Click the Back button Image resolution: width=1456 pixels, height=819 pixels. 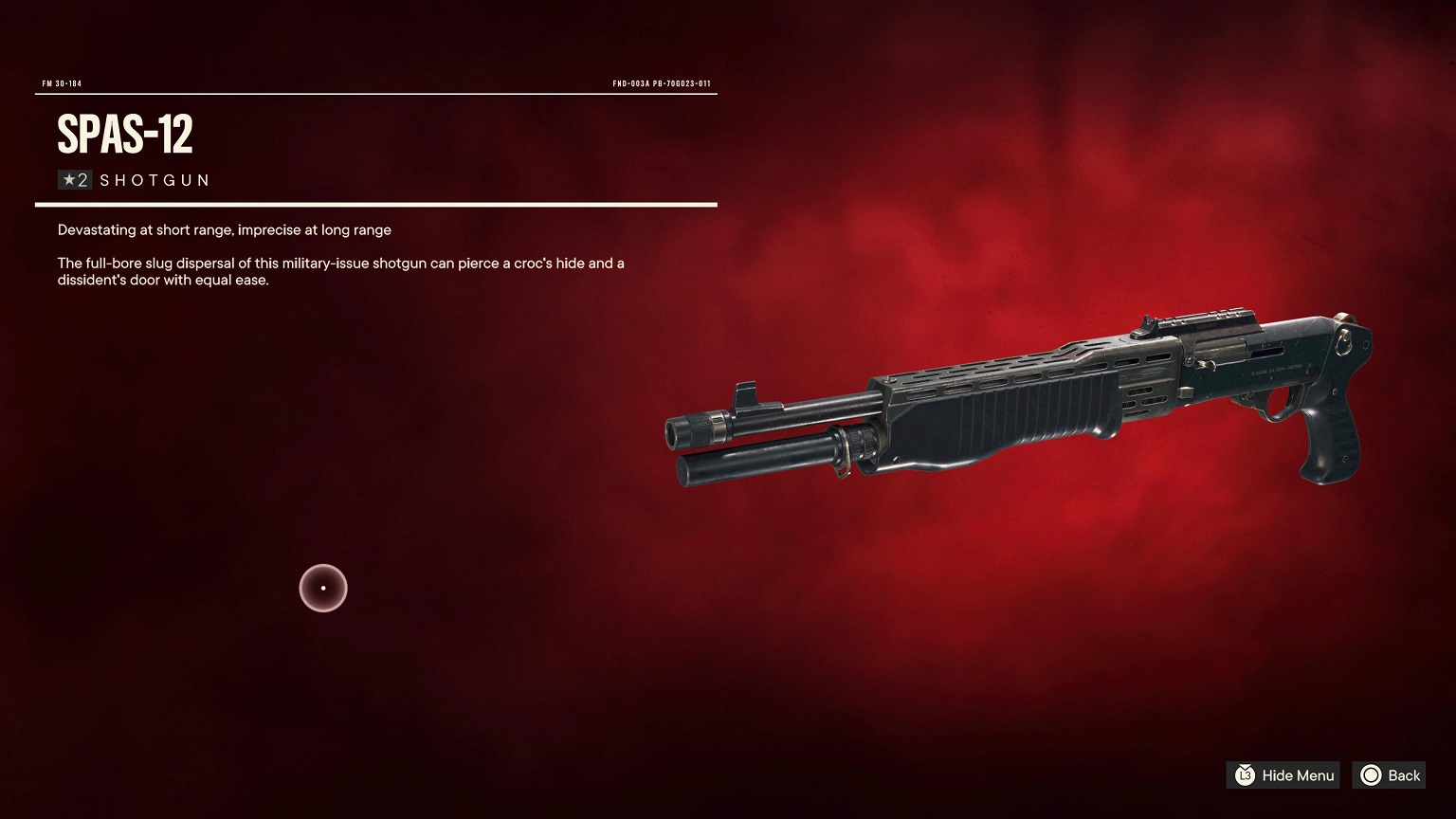point(1389,775)
